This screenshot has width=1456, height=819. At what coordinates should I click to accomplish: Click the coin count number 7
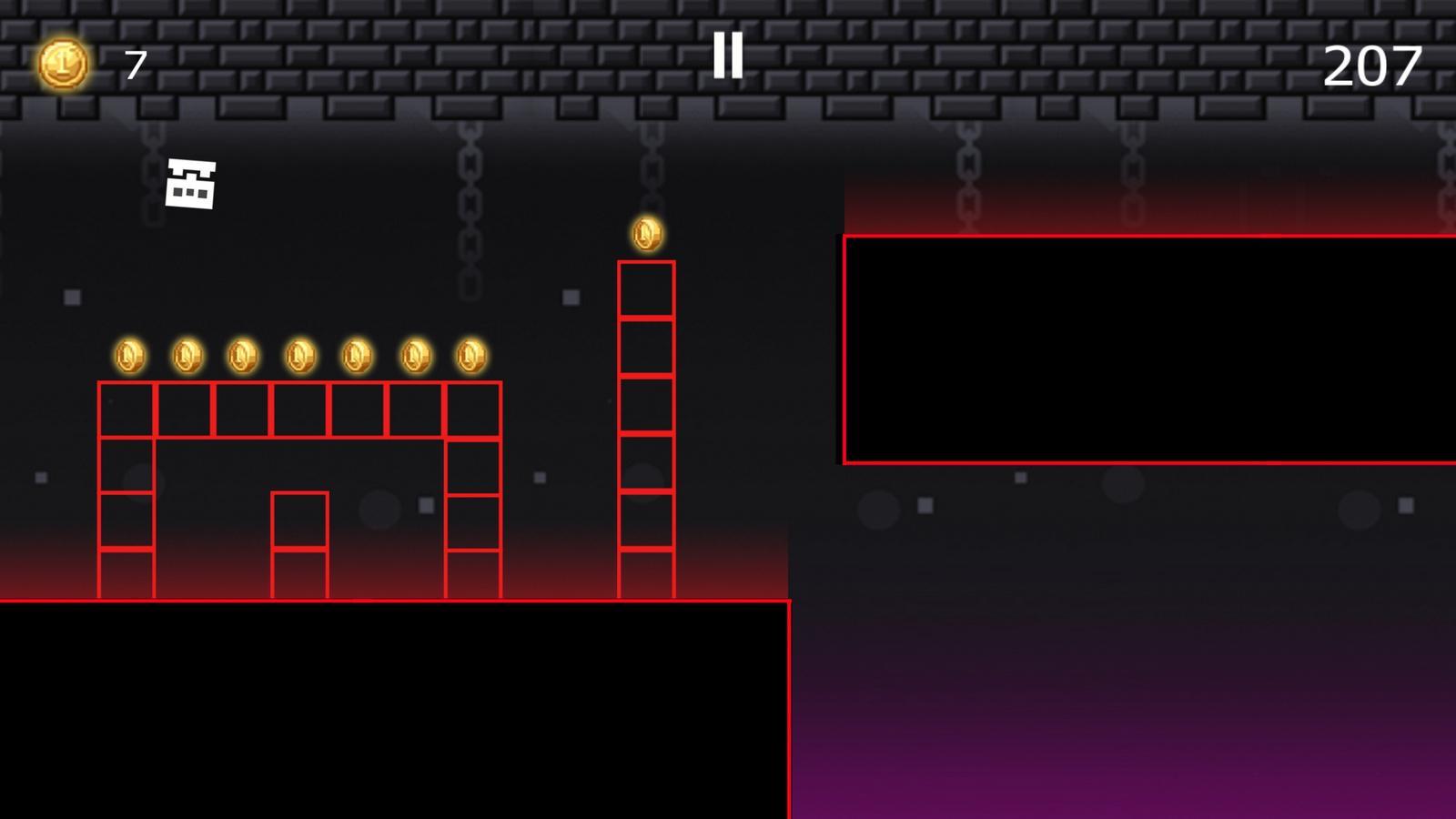coord(135,64)
